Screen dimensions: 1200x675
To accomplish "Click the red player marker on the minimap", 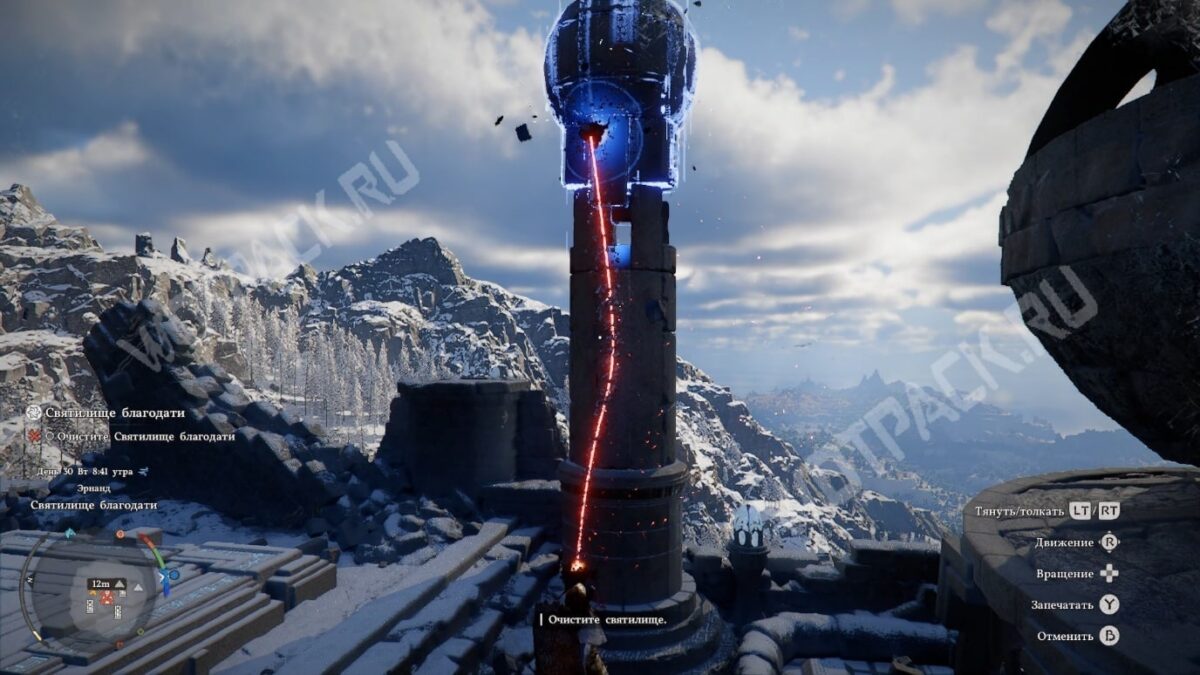I will pos(106,598).
